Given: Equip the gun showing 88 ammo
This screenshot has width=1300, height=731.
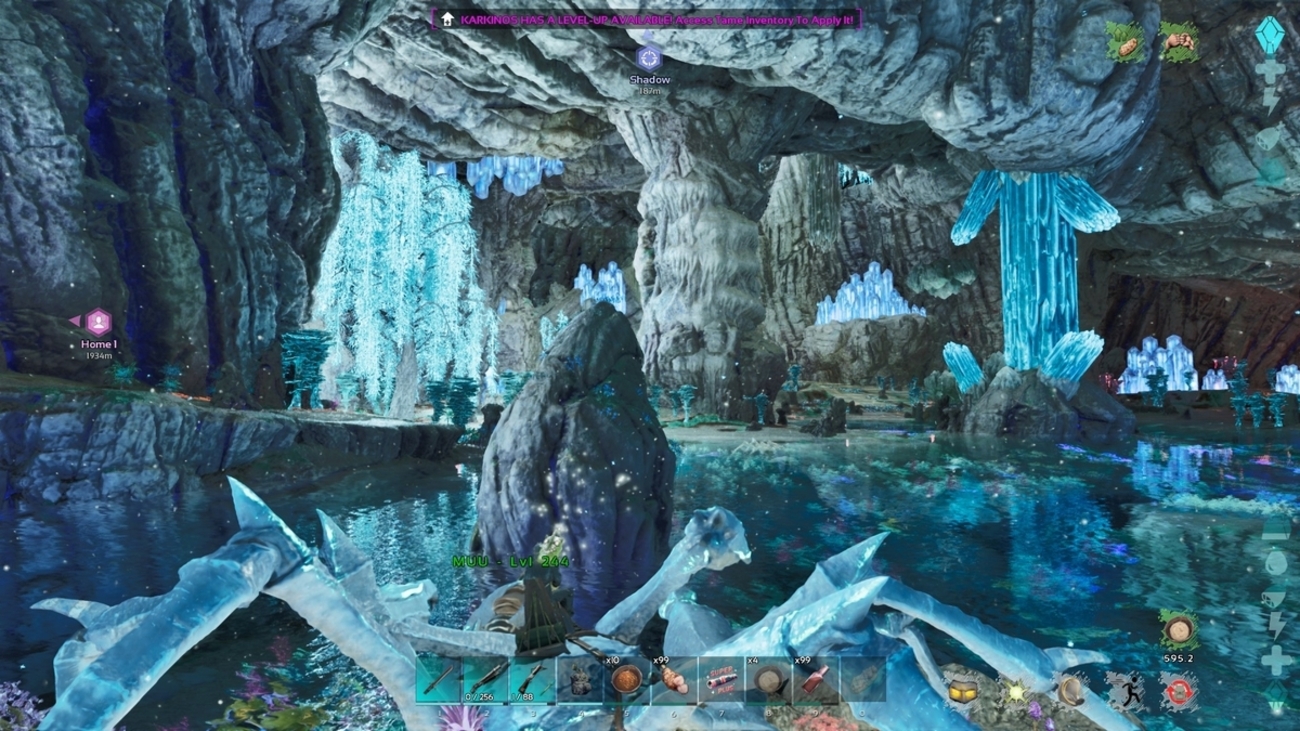Looking at the screenshot, I should click(x=532, y=681).
